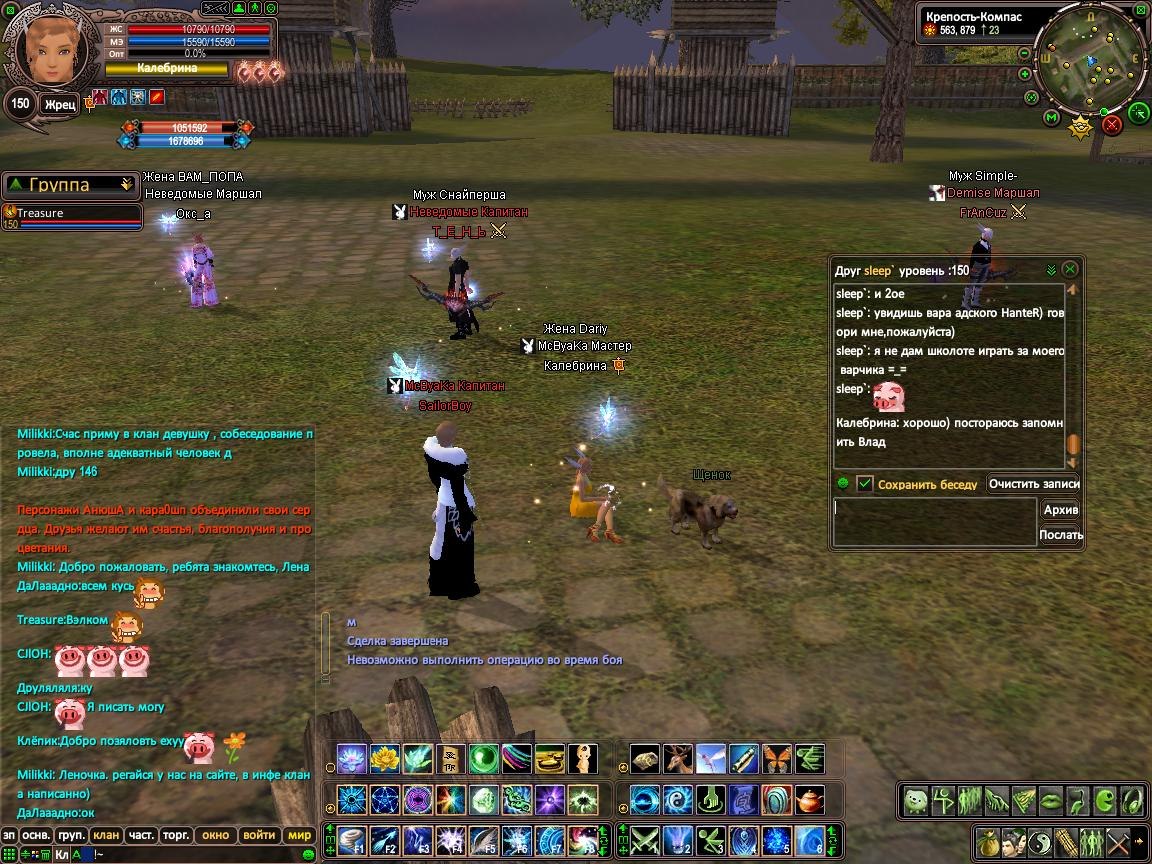The image size is (1152, 864).
Task: Switch to the клан chat tab
Action: (105, 835)
